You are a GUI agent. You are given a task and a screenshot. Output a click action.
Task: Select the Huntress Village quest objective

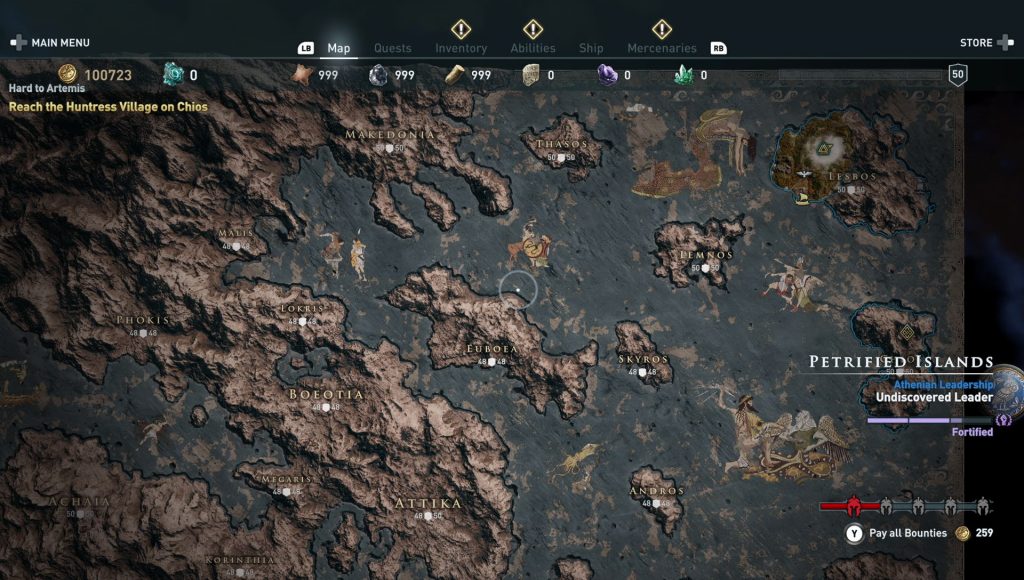[108, 106]
